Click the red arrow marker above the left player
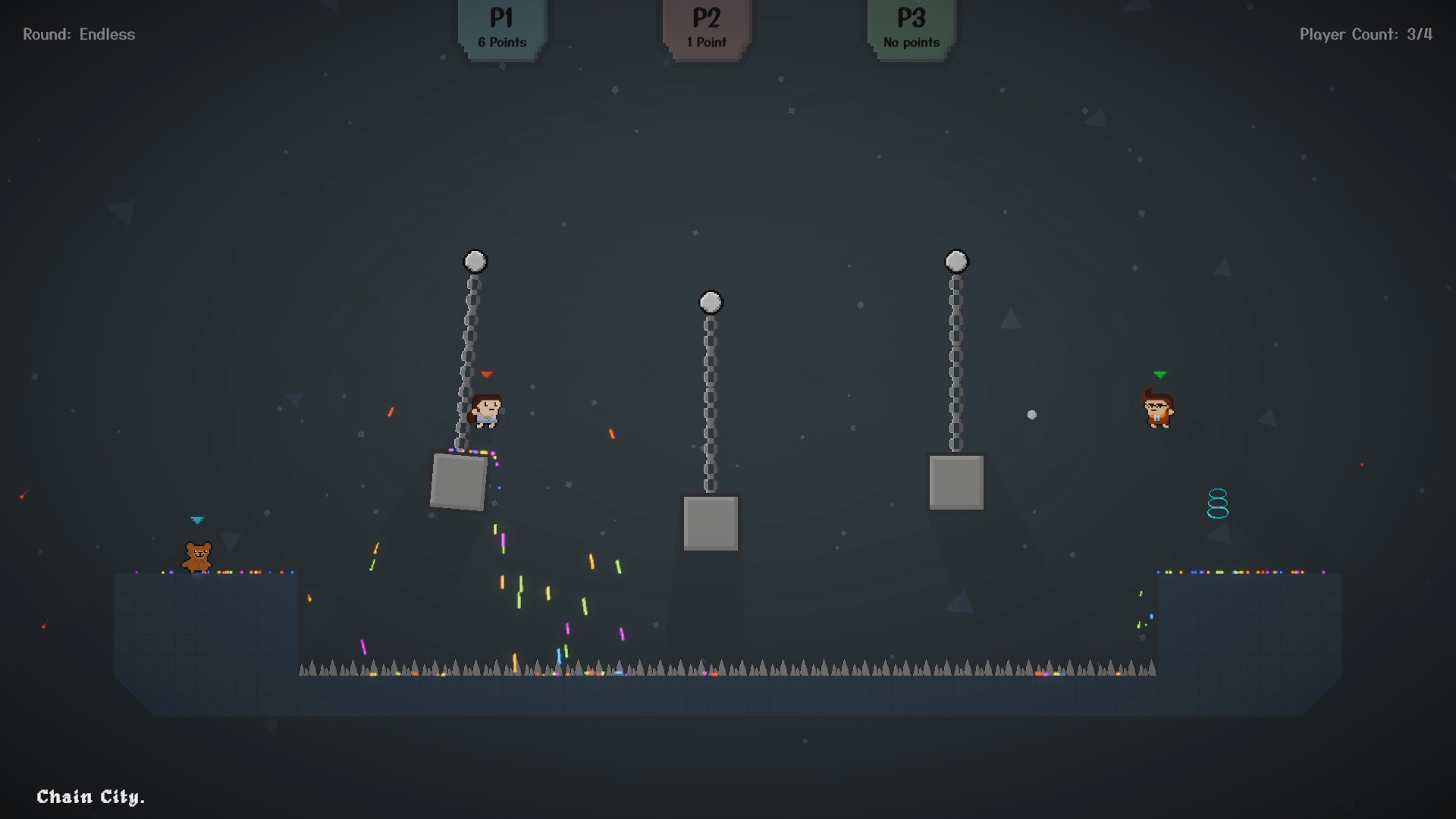Image resolution: width=1456 pixels, height=819 pixels. point(485,373)
